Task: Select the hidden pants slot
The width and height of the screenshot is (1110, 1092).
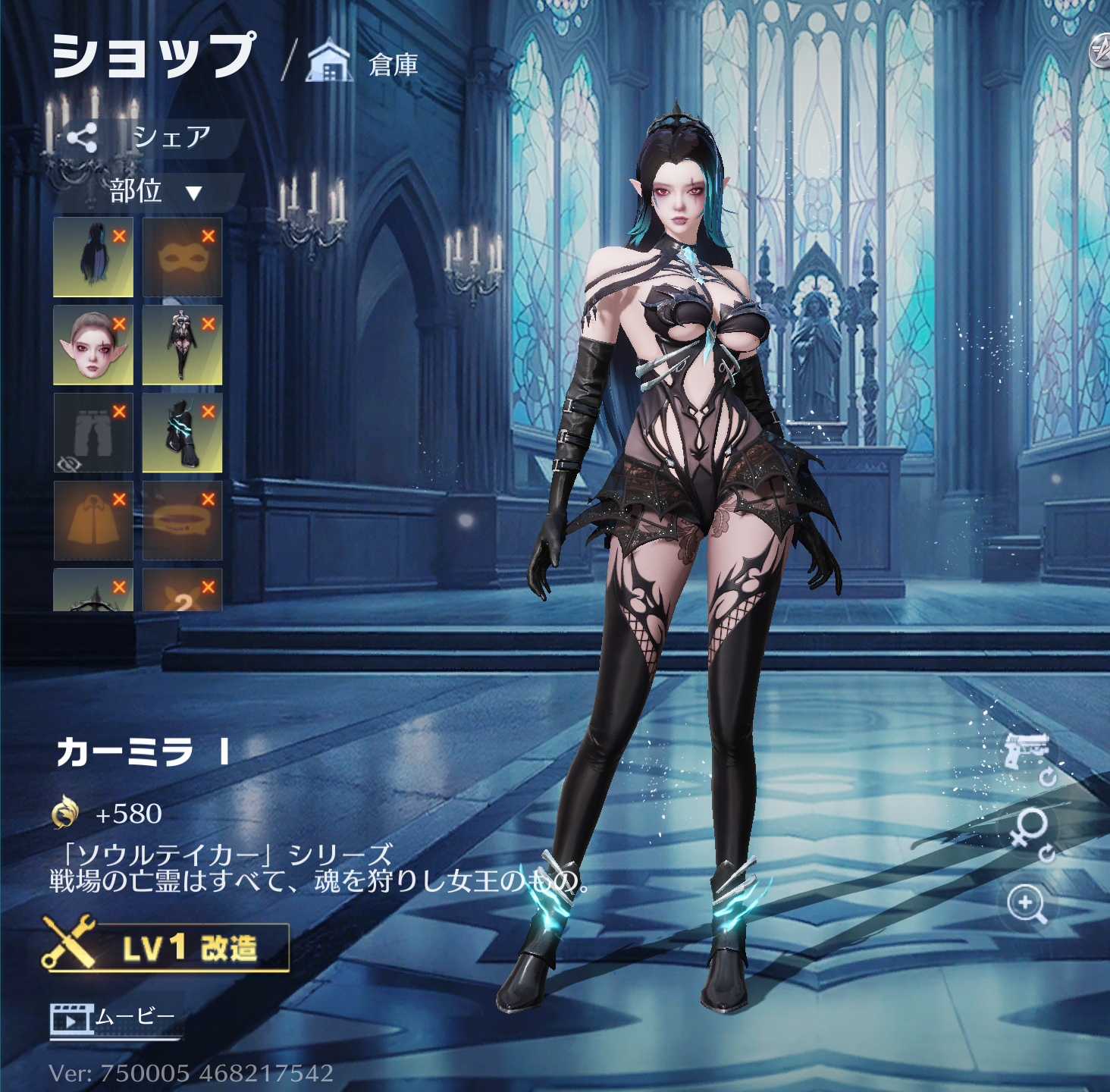Action: [x=92, y=433]
